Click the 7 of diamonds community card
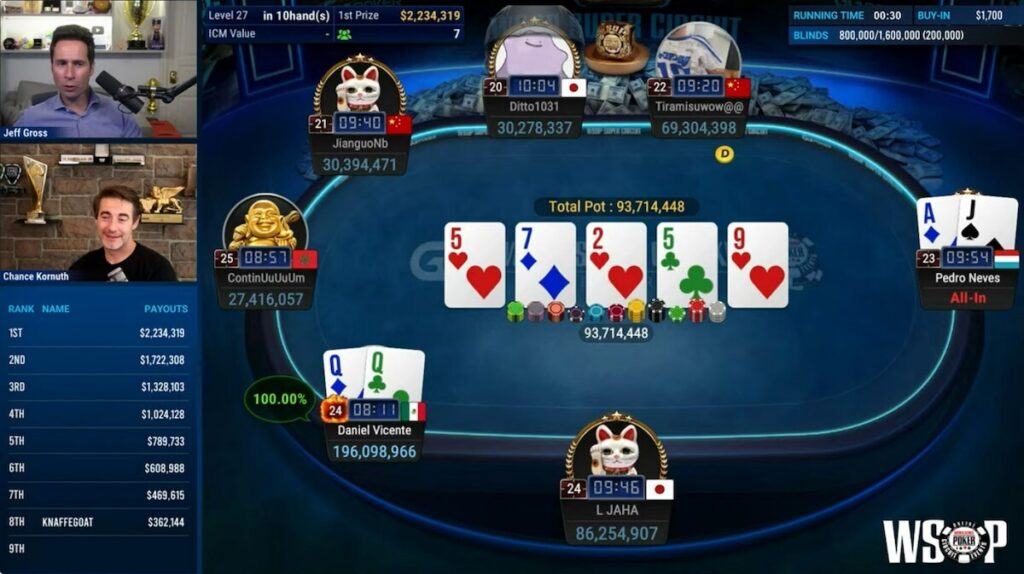 coord(545,264)
